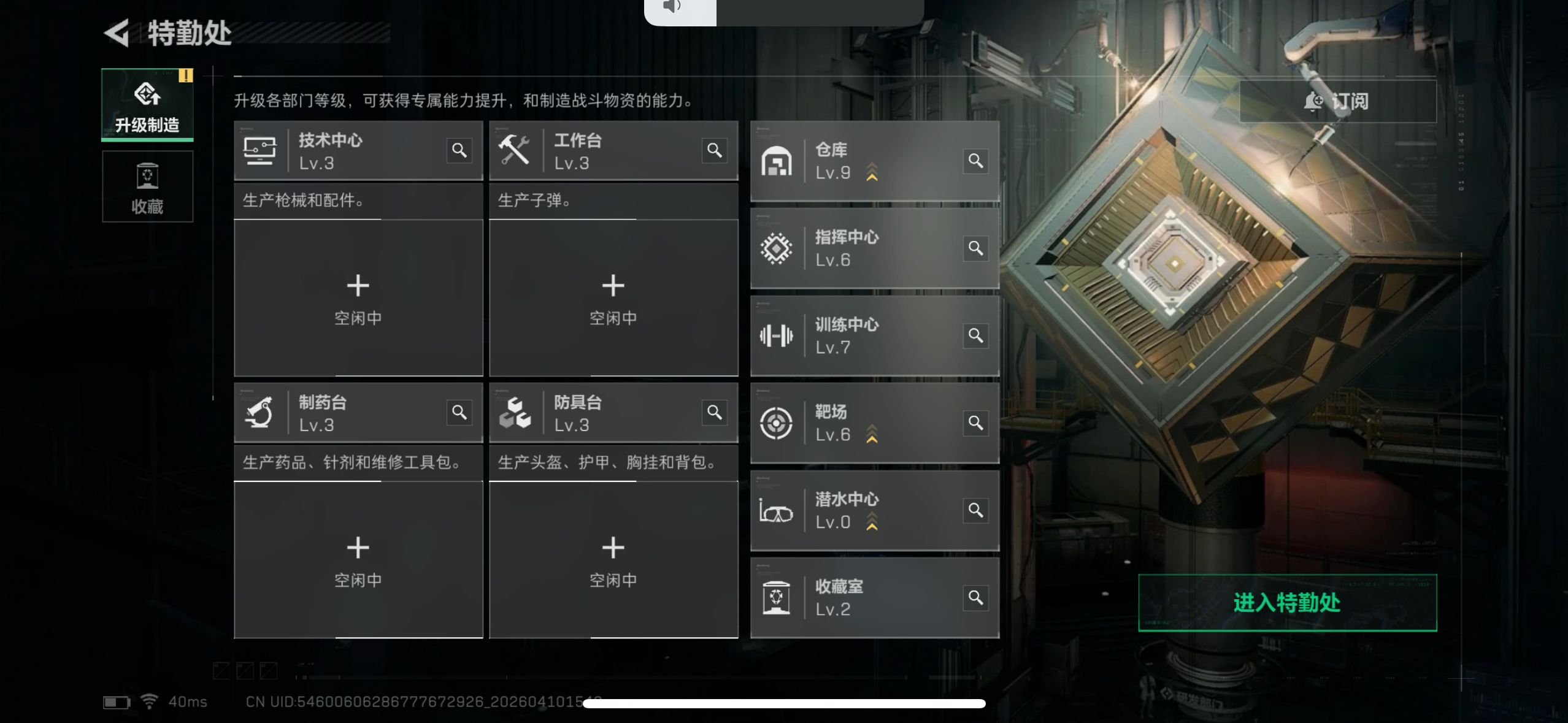Switch to the 升级制造 tab
1568x723 pixels.
click(147, 104)
